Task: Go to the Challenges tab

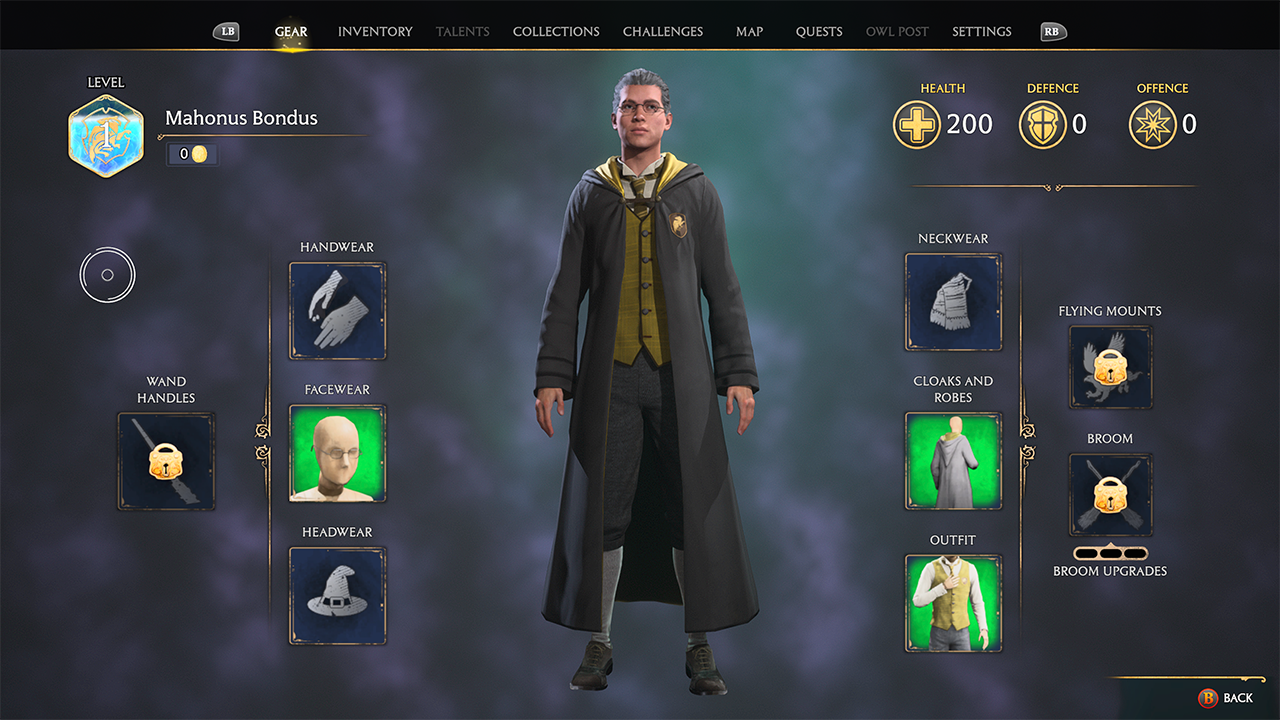Action: click(663, 32)
